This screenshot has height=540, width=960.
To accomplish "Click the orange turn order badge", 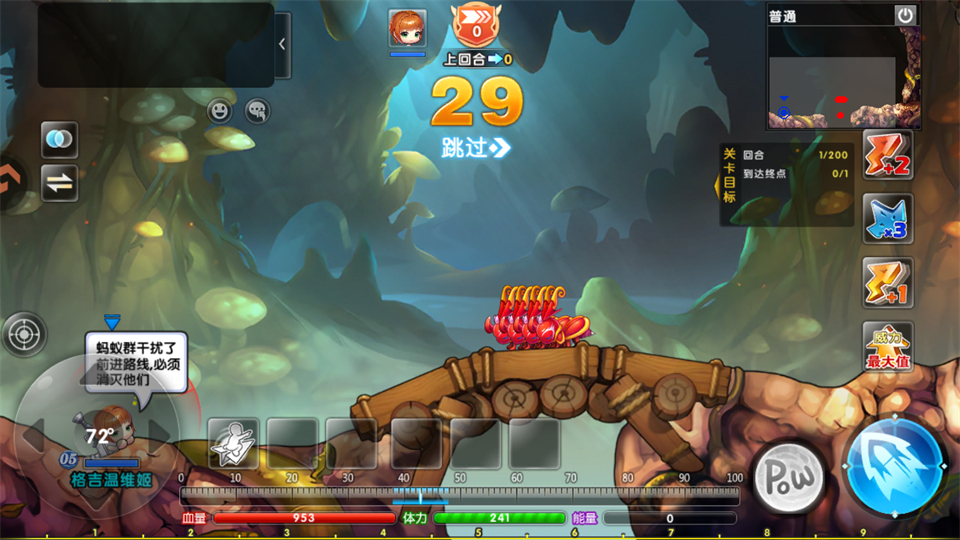I will point(476,24).
